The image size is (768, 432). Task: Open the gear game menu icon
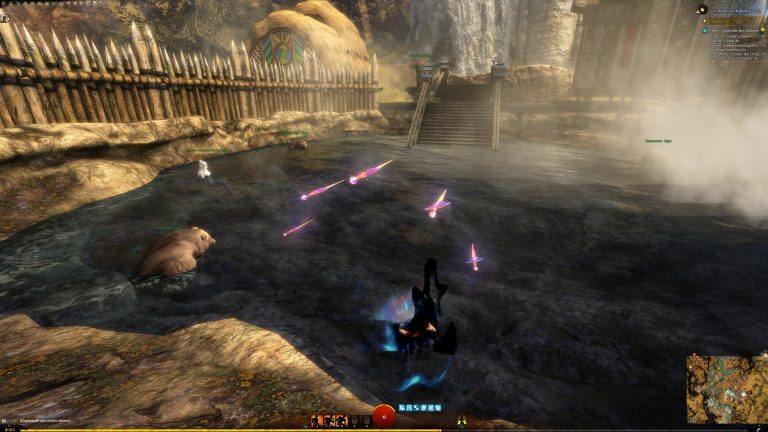point(4,3)
